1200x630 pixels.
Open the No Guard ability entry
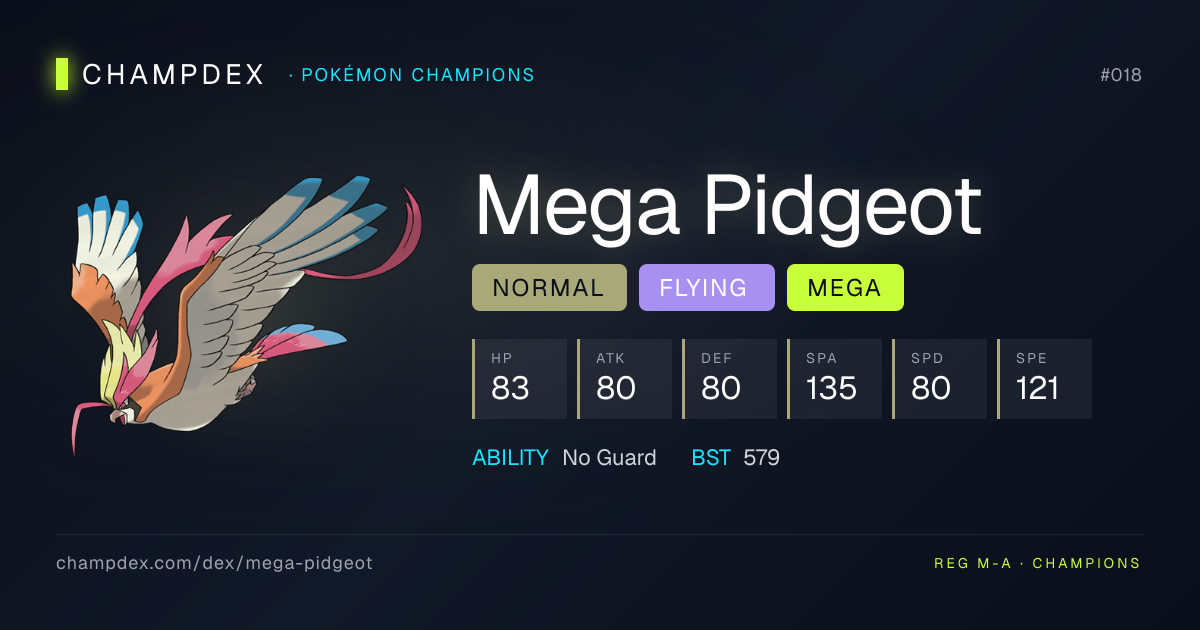click(609, 458)
